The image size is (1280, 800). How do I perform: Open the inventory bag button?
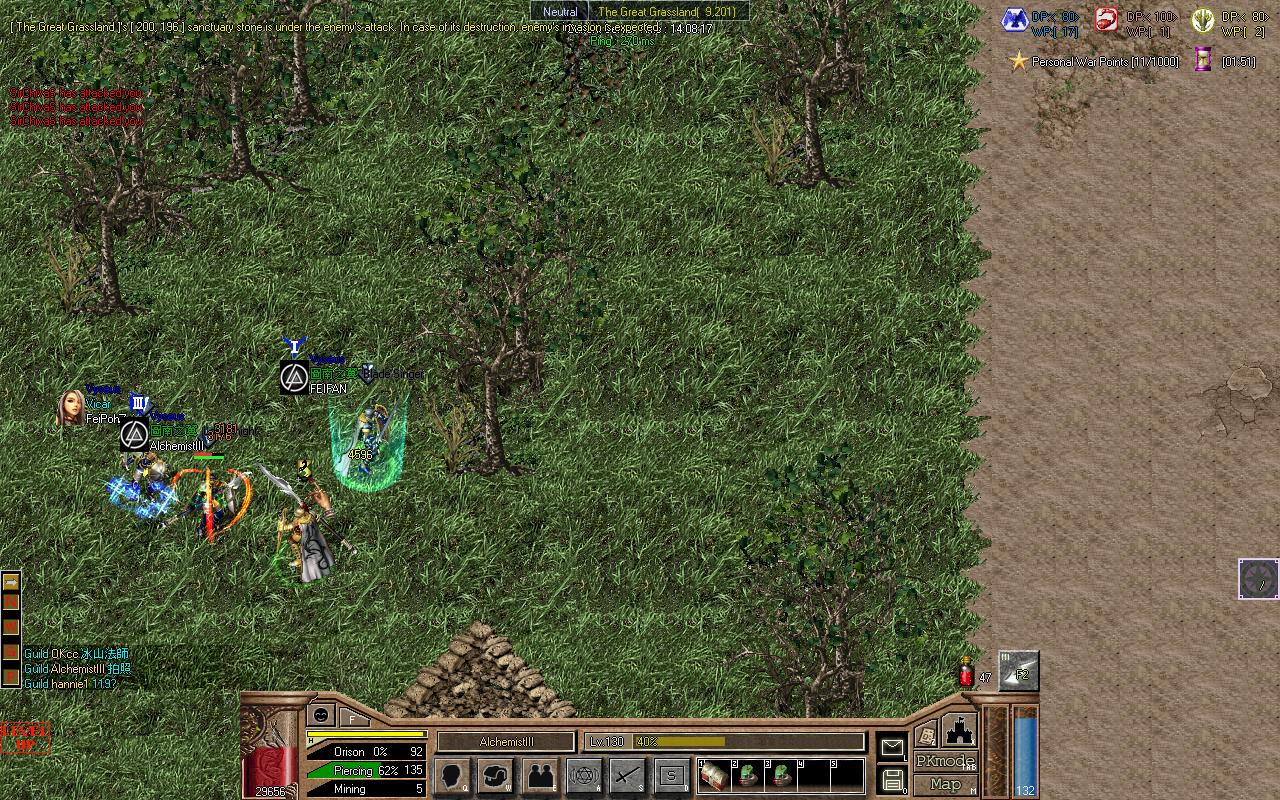(x=496, y=776)
